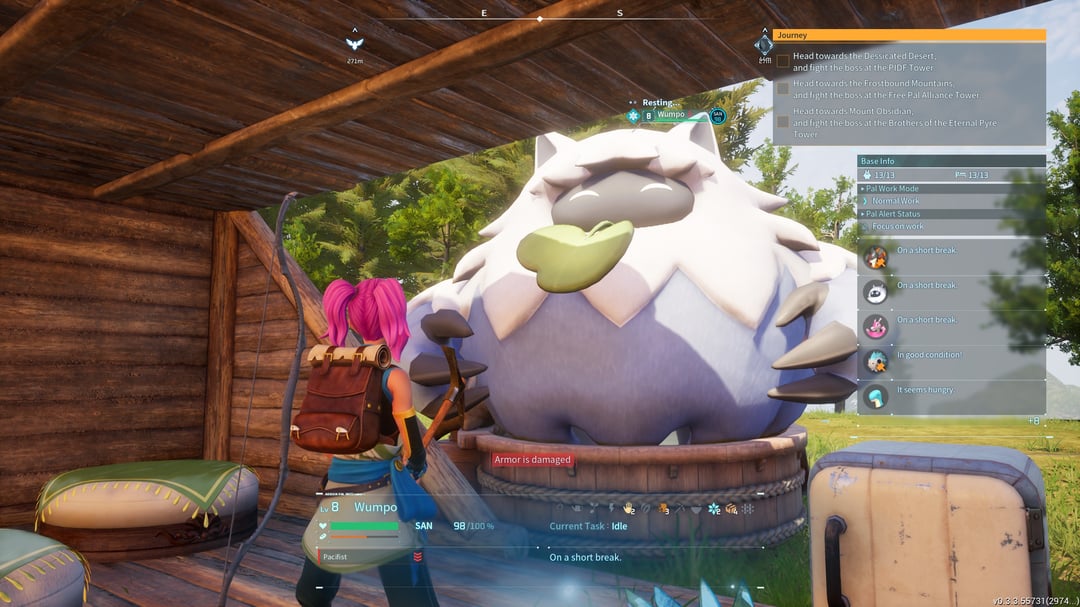Click the white round Pal portrait
The height and width of the screenshot is (607, 1080).
coord(875,292)
